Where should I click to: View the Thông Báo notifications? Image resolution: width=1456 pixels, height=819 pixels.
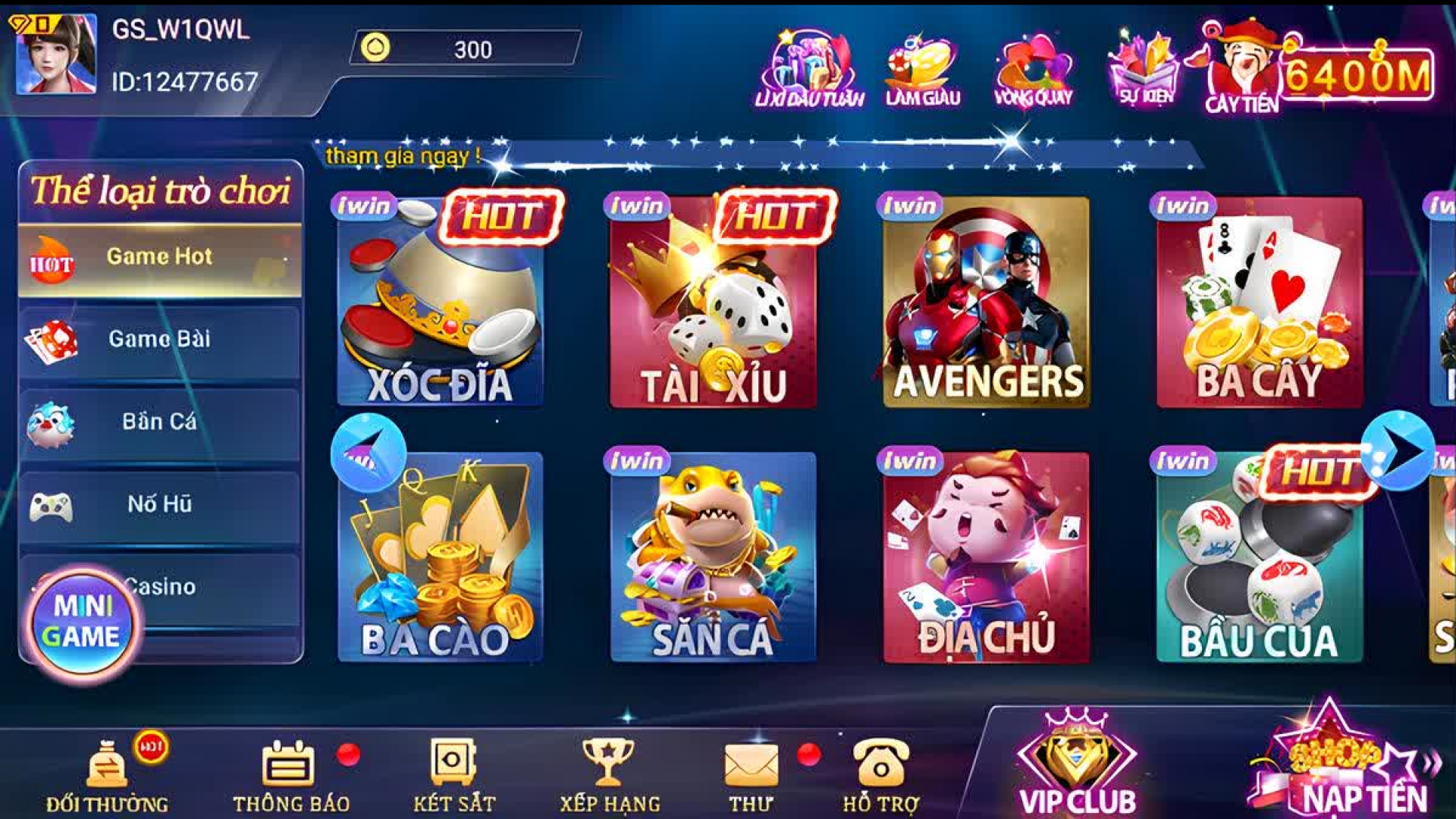coord(290,775)
